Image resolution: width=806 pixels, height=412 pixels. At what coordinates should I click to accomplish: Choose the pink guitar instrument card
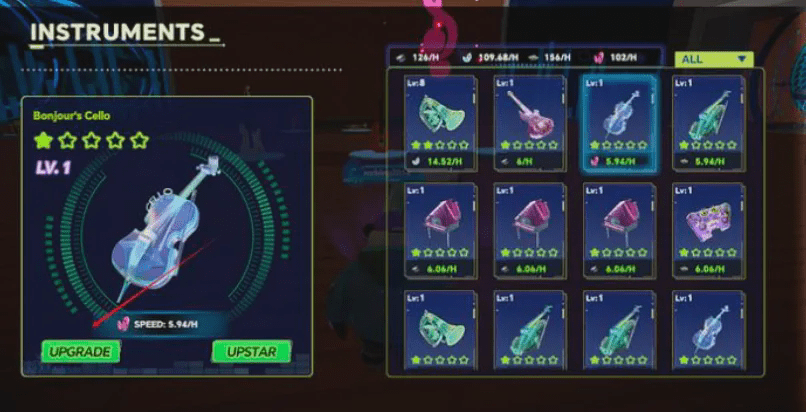point(529,121)
